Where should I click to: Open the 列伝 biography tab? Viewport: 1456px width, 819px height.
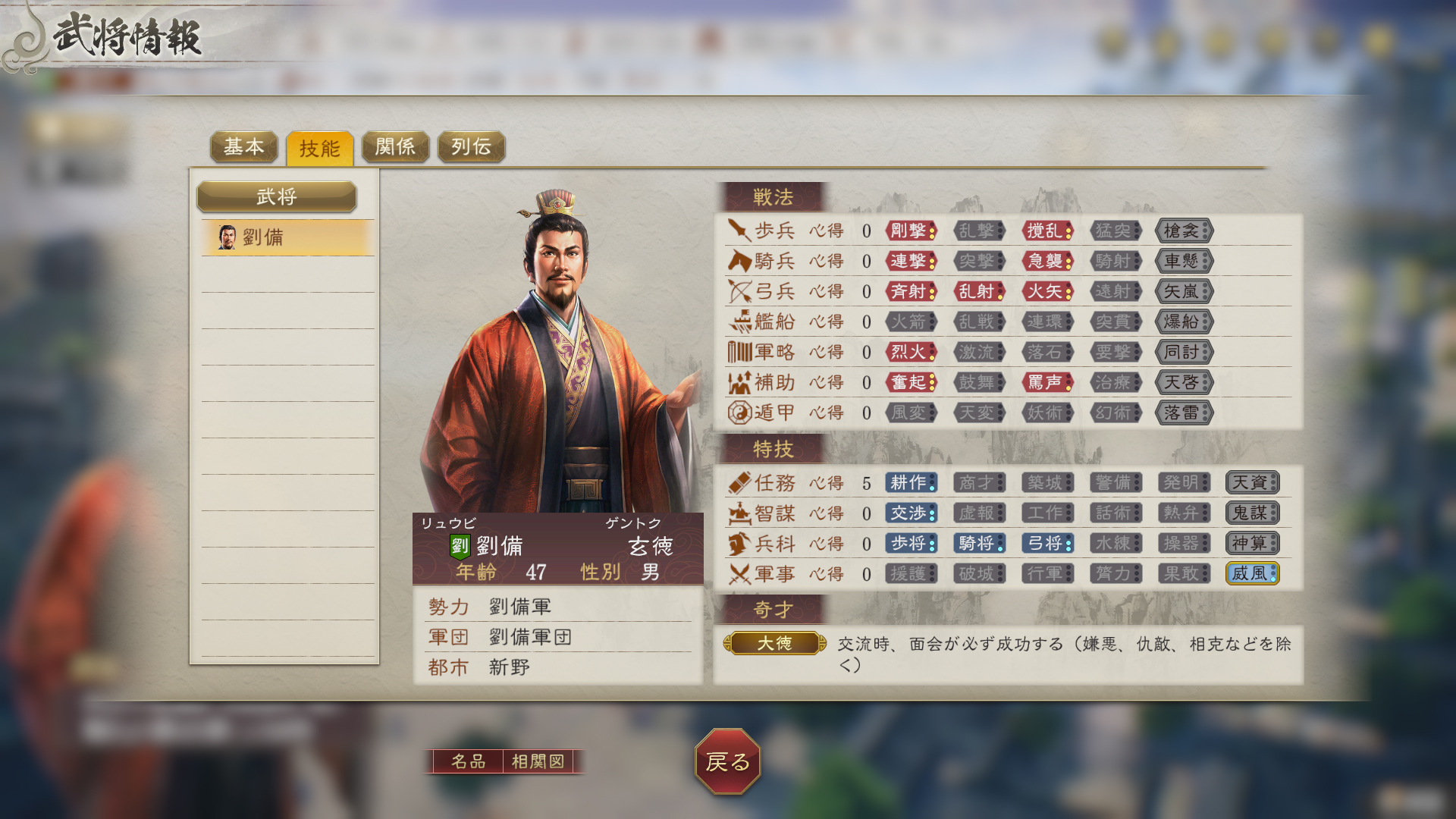tap(470, 147)
